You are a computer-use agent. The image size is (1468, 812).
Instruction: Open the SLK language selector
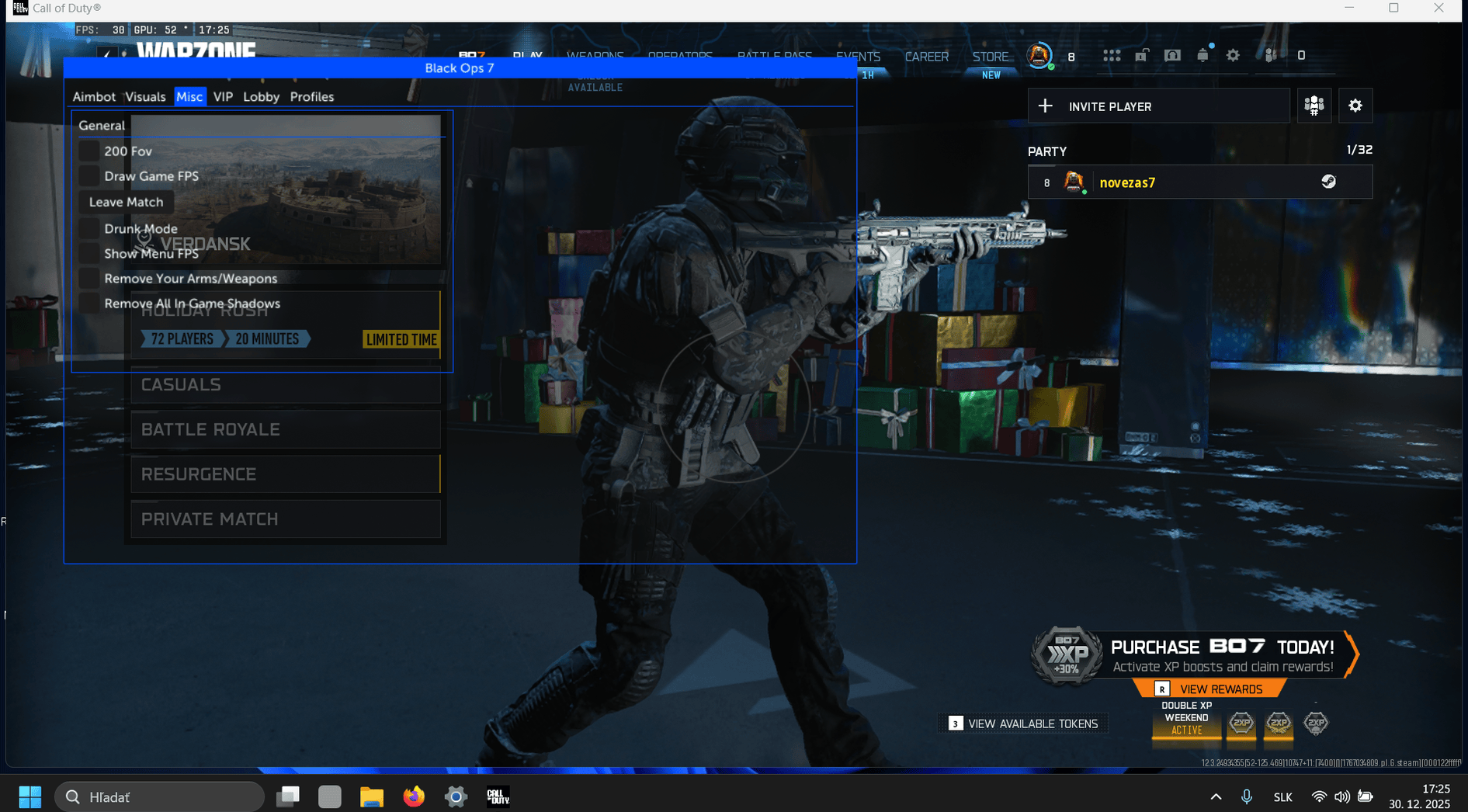[1282, 796]
